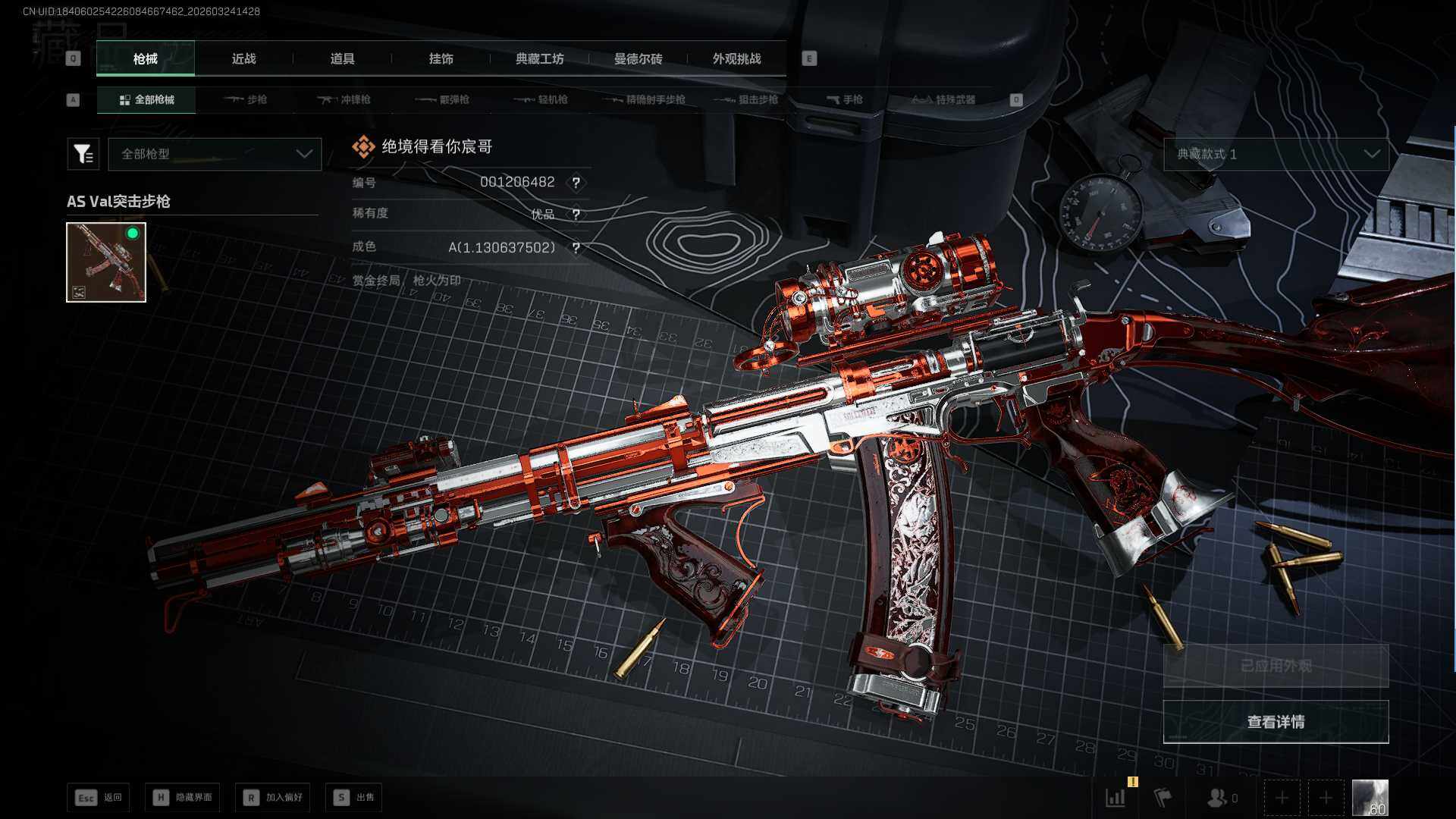The width and height of the screenshot is (1456, 819).
Task: Open the 典藏工坊 workshop tab
Action: click(x=539, y=59)
